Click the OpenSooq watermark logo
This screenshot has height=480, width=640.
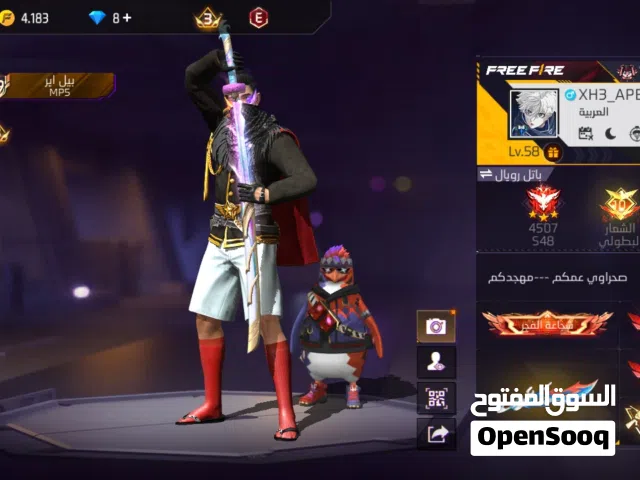[x=542, y=437]
